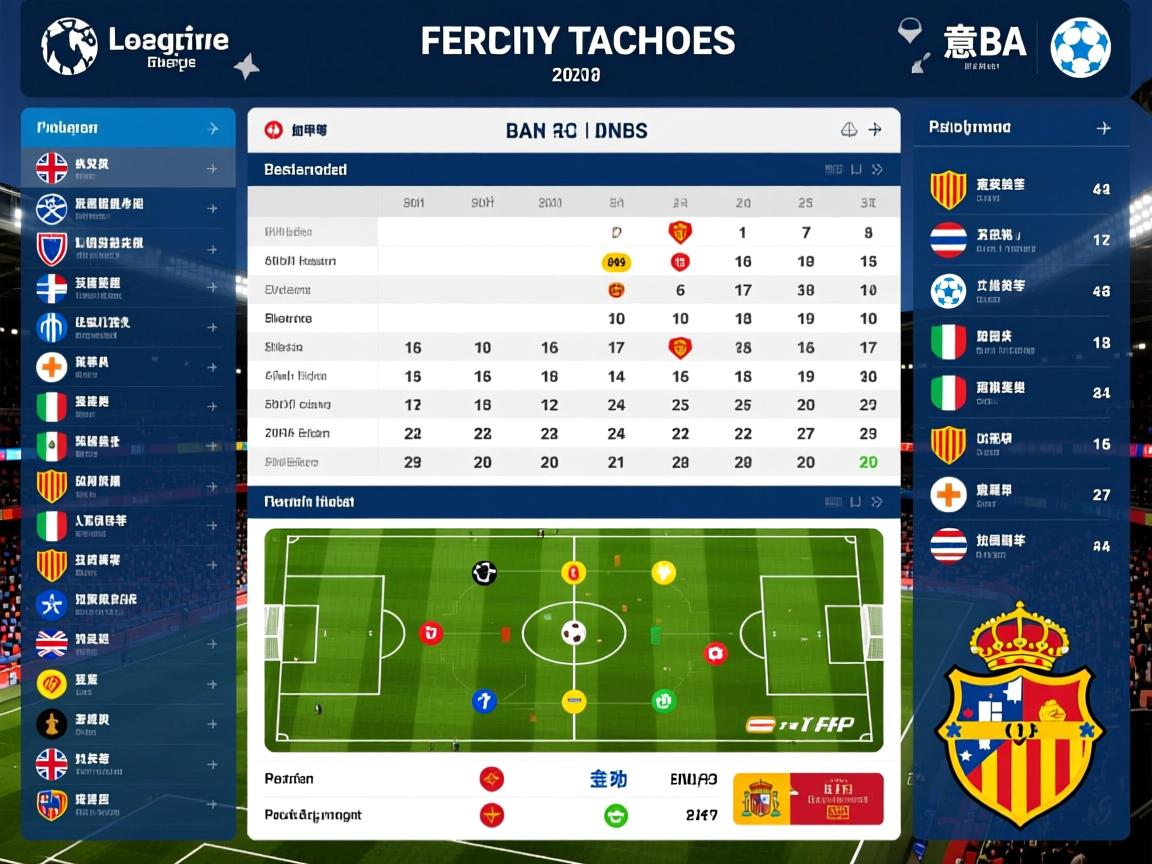Click the league logo in the top banner

click(69, 46)
